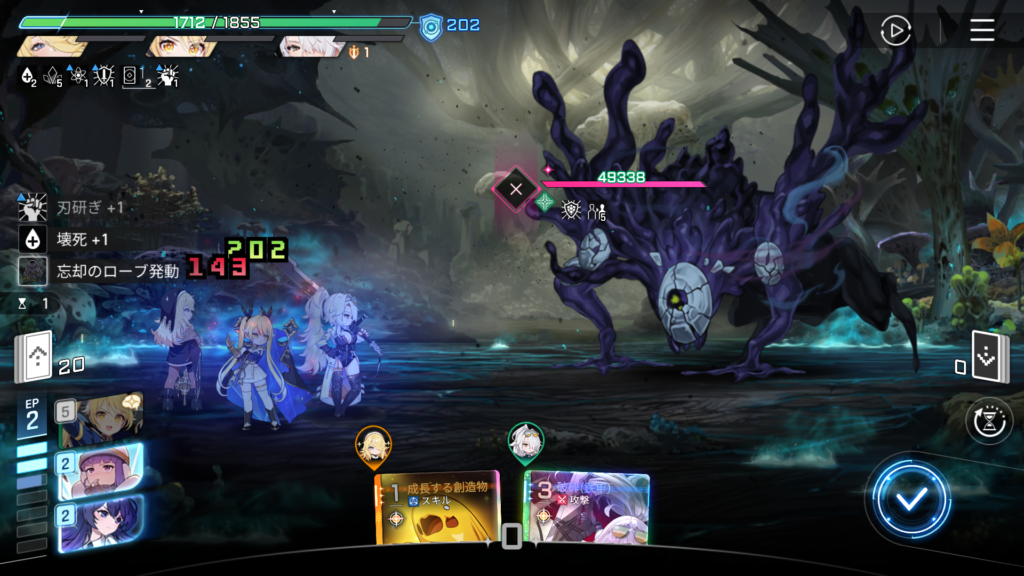
Task: Play the cost-3 攻撃 attack card
Action: (588, 508)
